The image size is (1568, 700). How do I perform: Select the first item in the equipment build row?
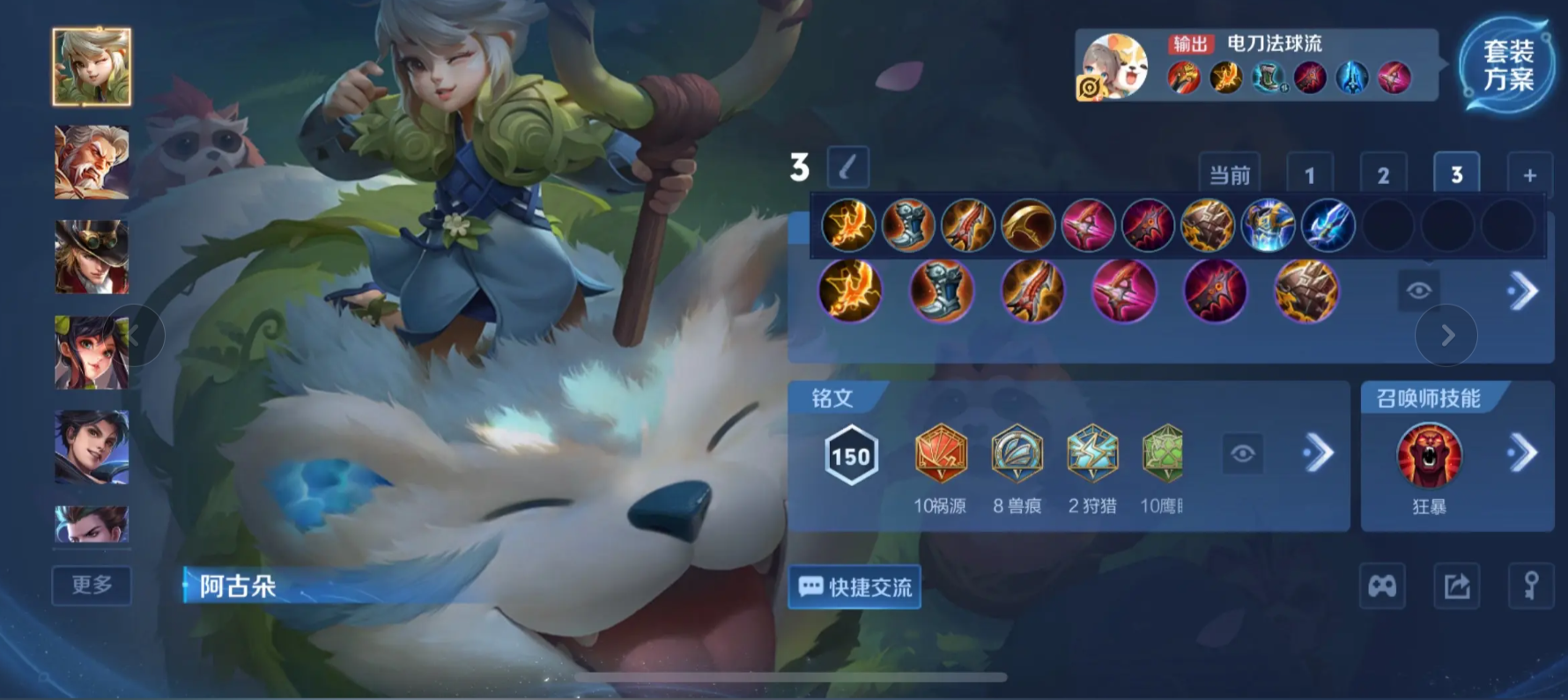pos(848,225)
